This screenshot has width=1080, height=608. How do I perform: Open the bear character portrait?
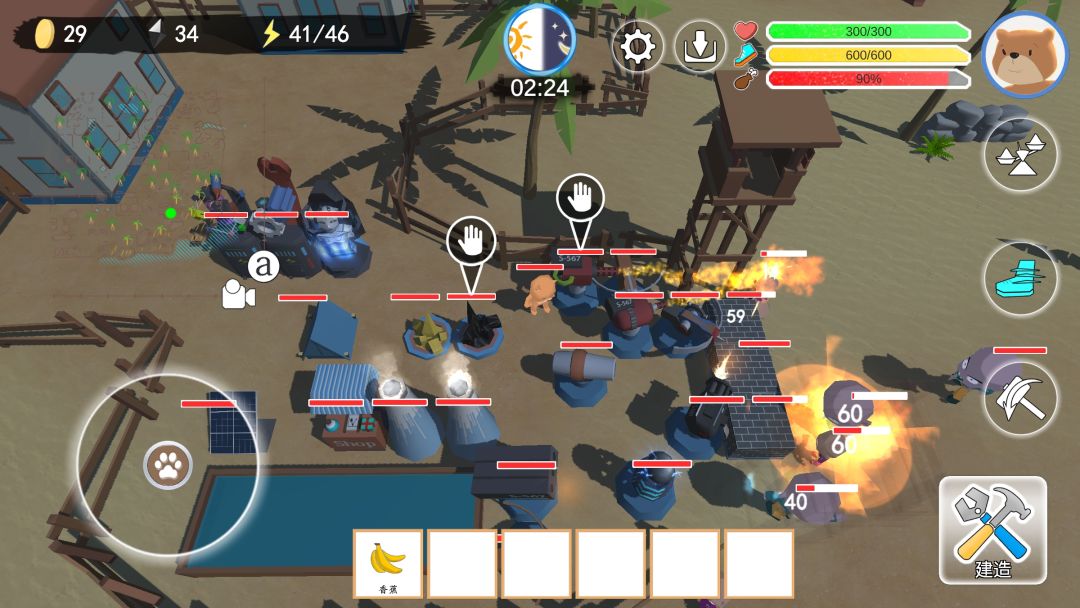[x=1025, y=55]
